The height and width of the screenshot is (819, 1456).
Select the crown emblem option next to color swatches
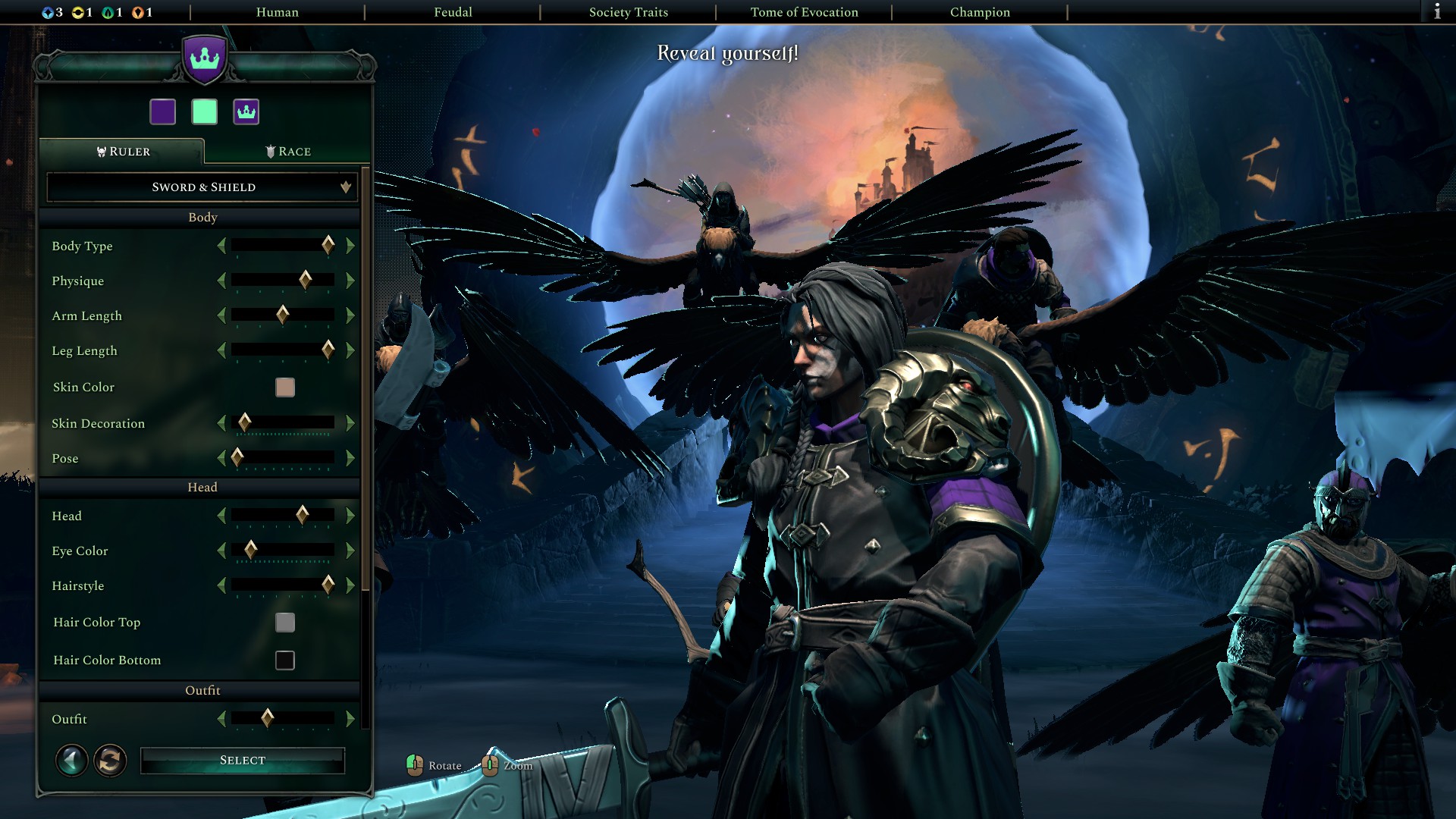[x=246, y=111]
